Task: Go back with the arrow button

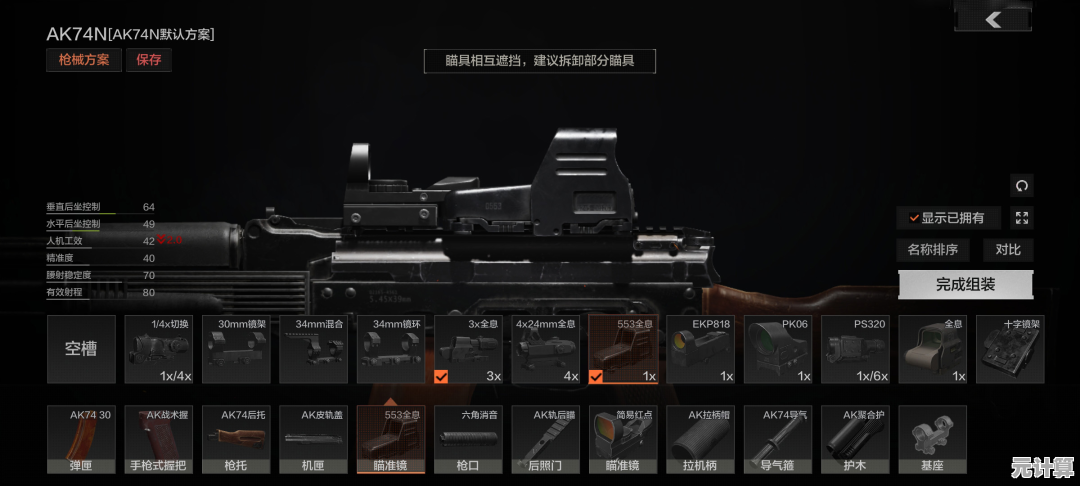Action: [993, 18]
